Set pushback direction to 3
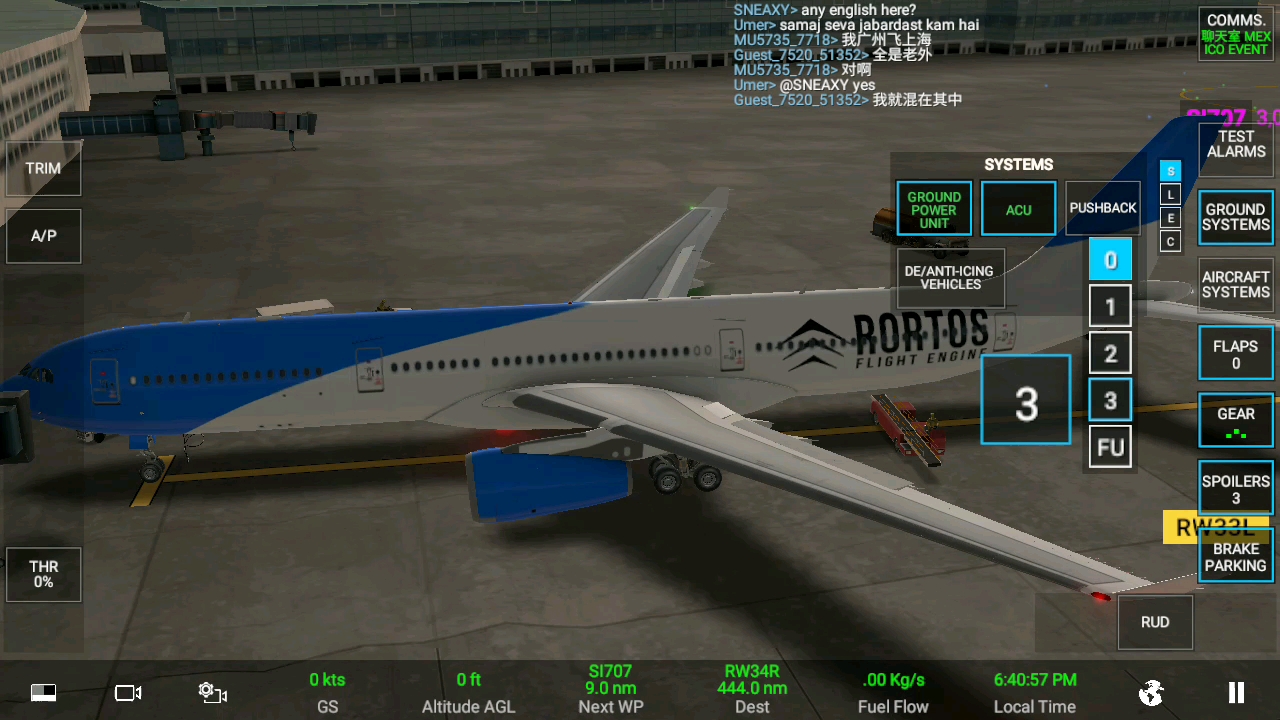This screenshot has height=720, width=1280. point(1110,400)
